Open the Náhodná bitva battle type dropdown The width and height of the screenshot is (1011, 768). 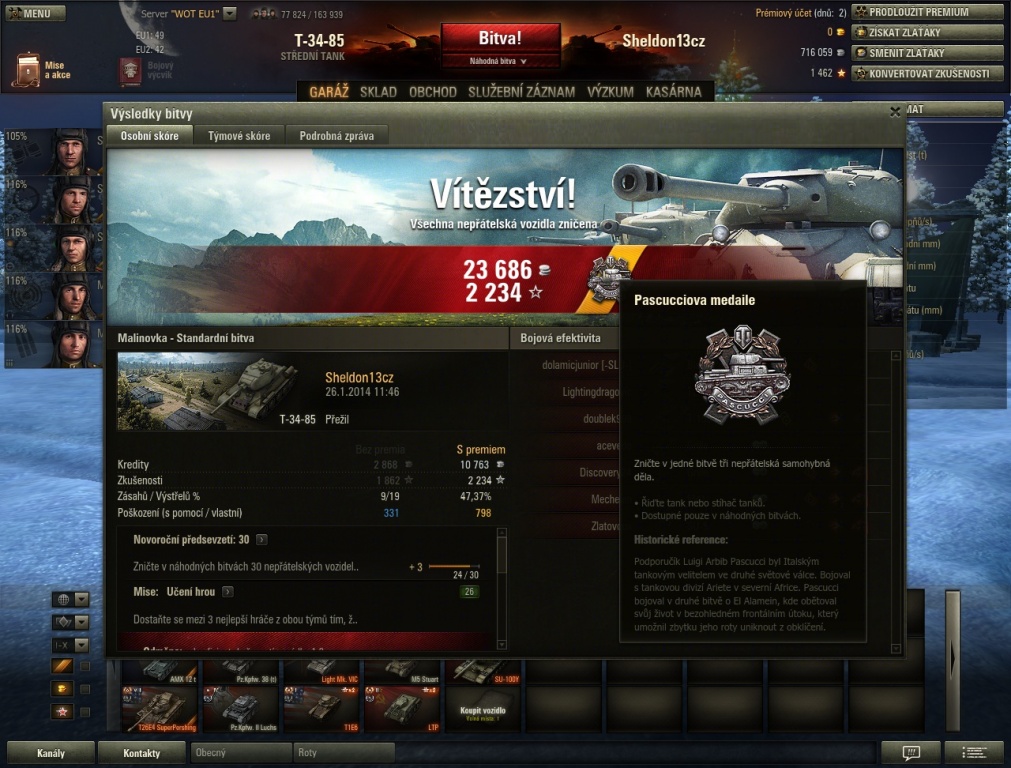click(x=500, y=61)
